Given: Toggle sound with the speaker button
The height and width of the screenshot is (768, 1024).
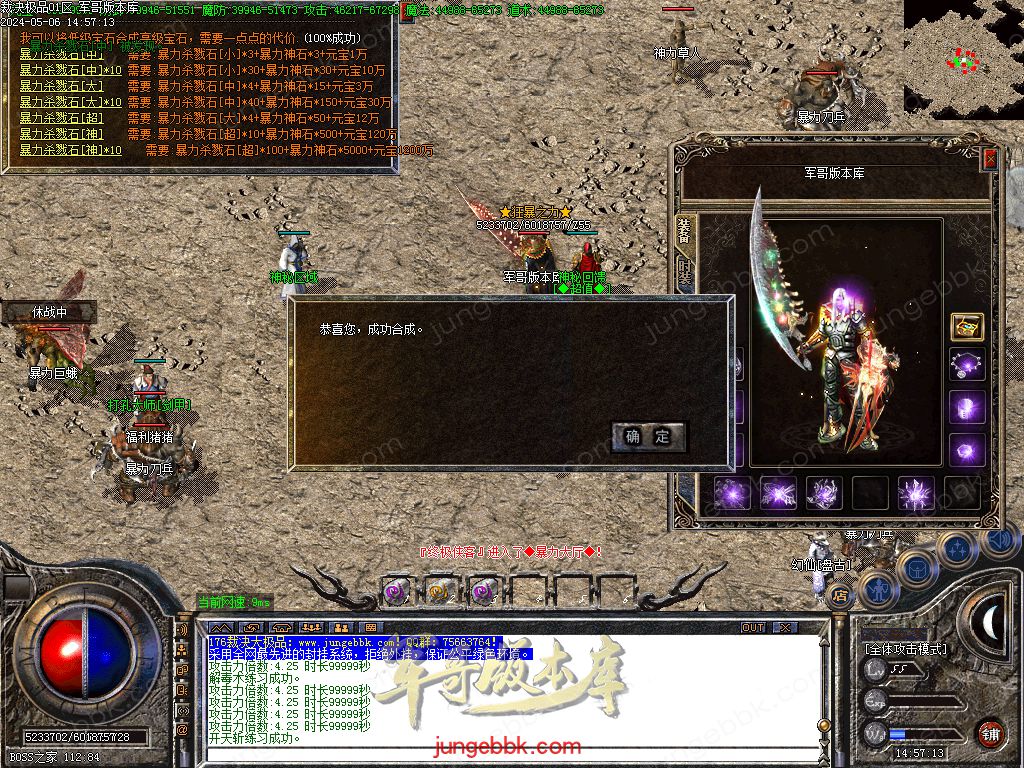Looking at the screenshot, I should [1000, 541].
